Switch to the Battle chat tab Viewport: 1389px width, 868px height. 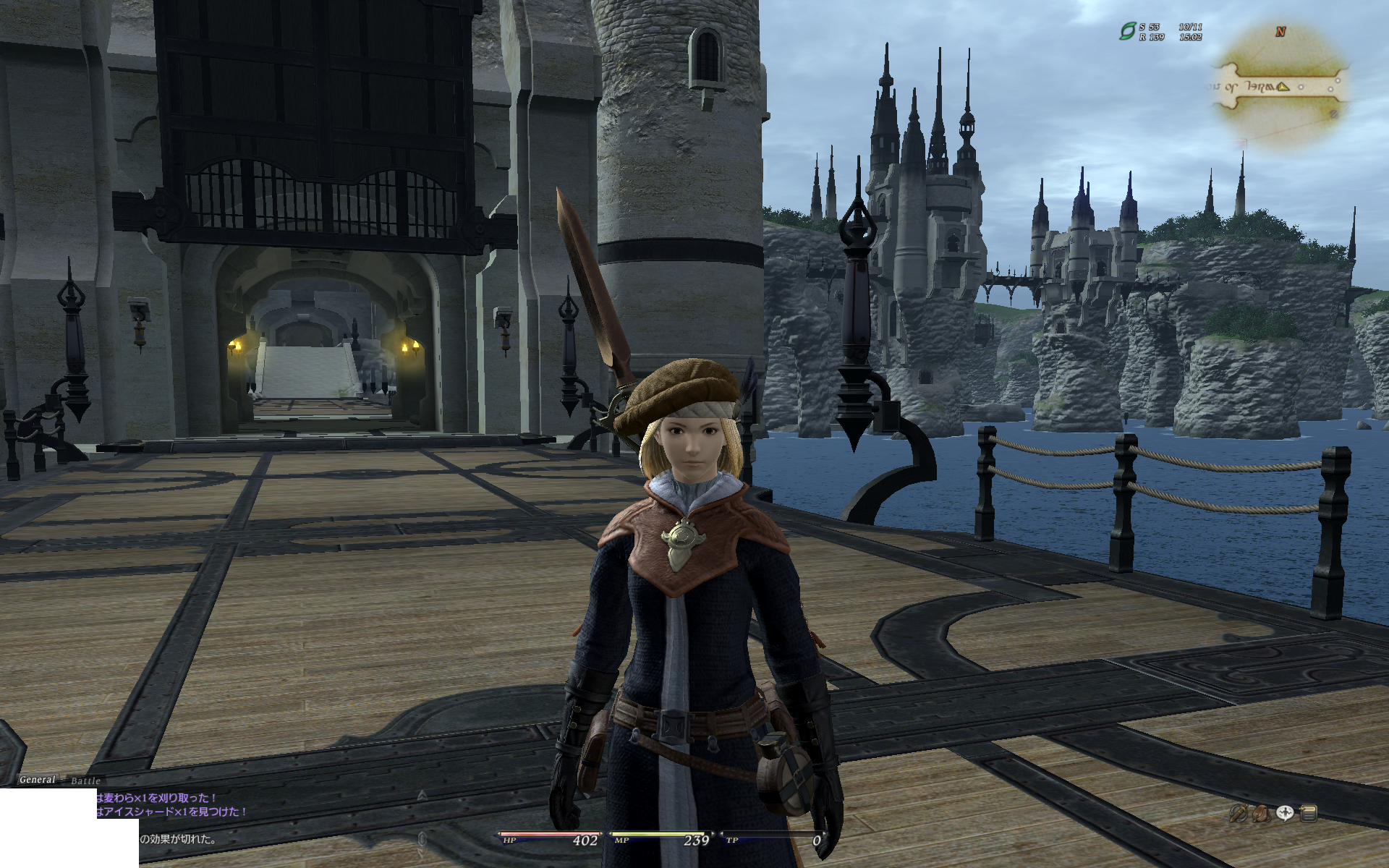click(85, 781)
